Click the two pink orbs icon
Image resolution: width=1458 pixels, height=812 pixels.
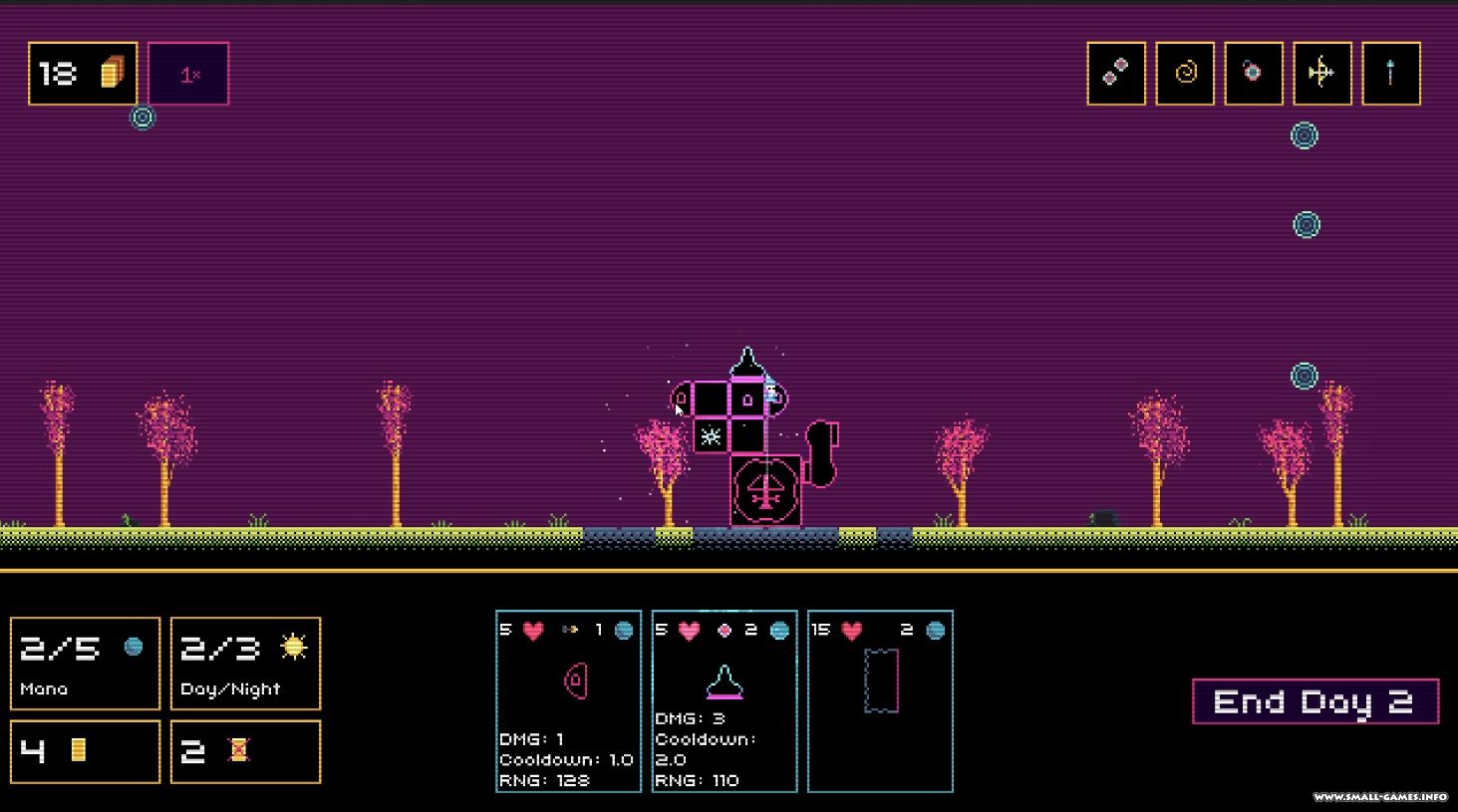coord(1116,73)
